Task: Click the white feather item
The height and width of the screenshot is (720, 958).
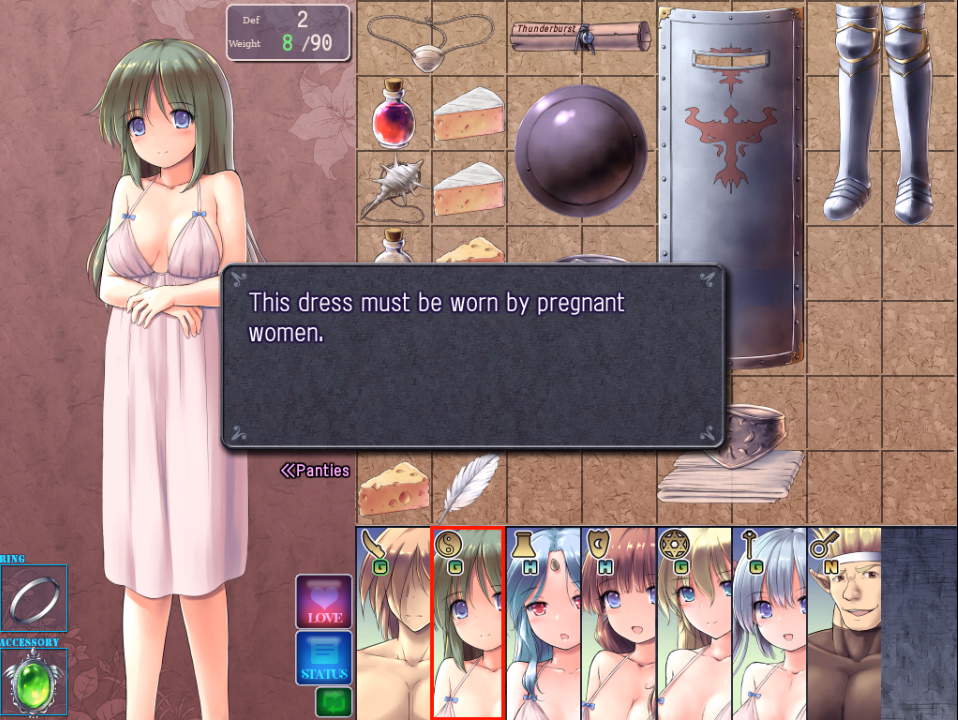Action: tap(469, 487)
